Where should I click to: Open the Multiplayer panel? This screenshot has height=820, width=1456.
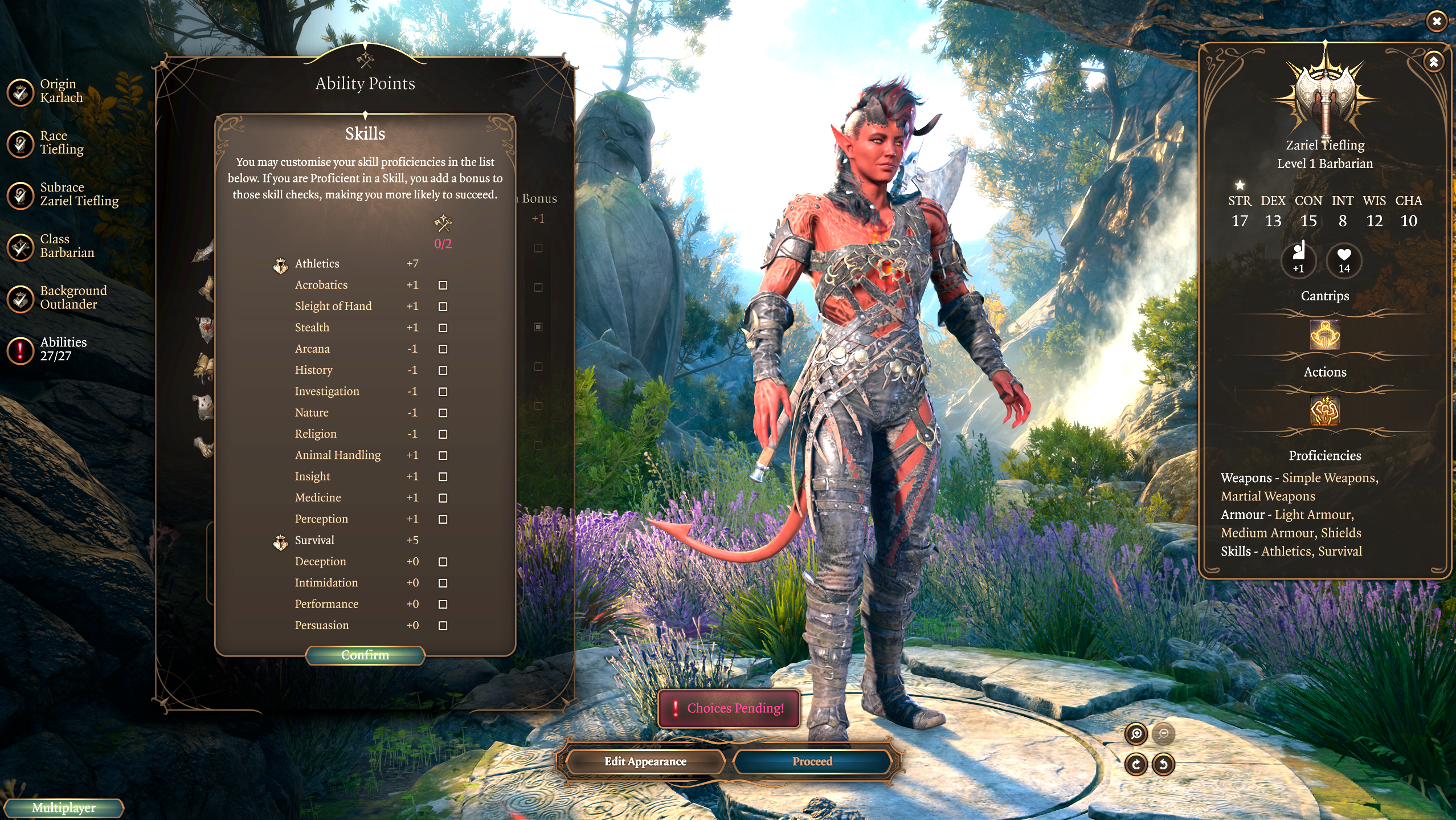(63, 808)
